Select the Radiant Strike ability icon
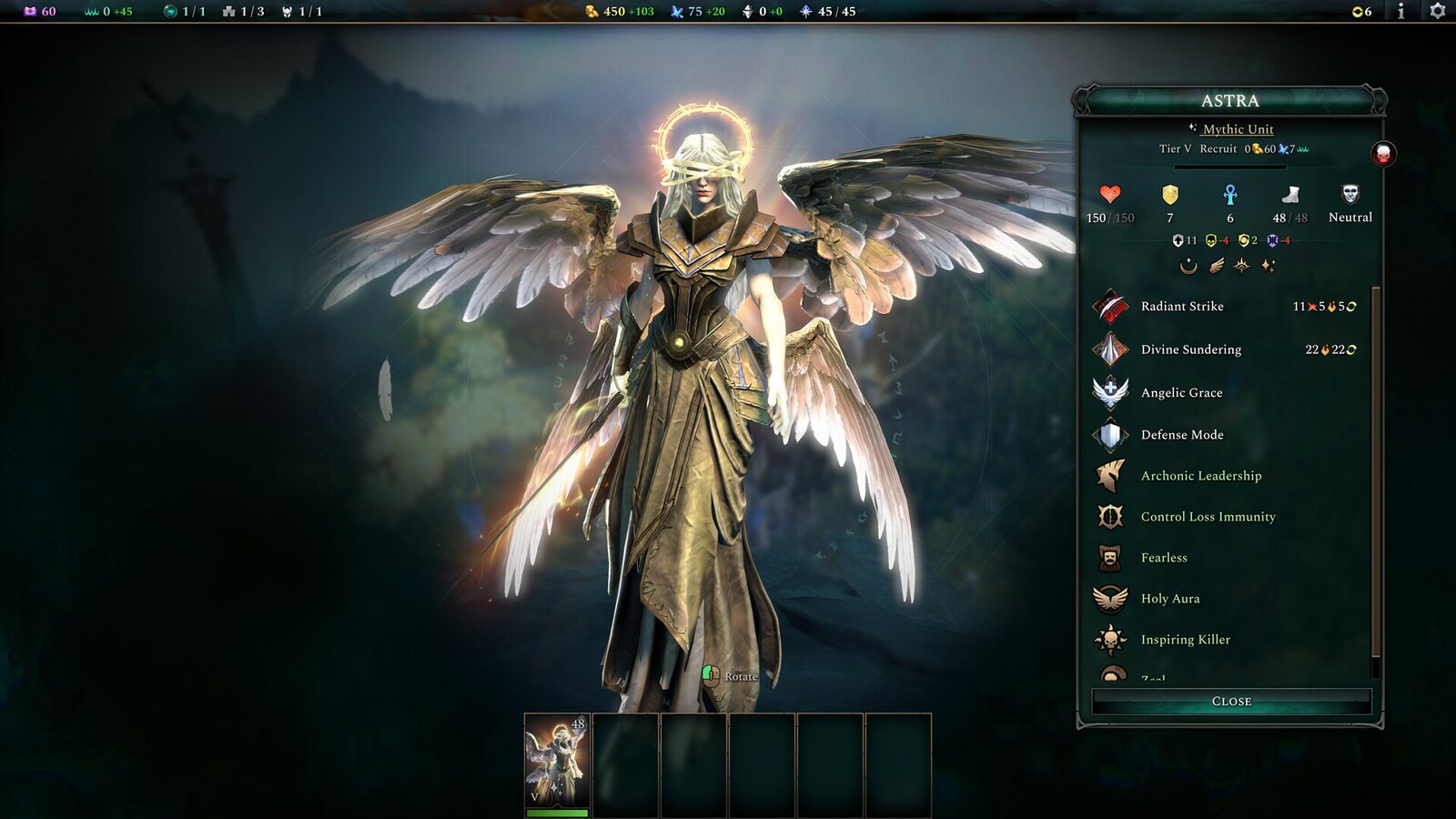 [x=1110, y=306]
